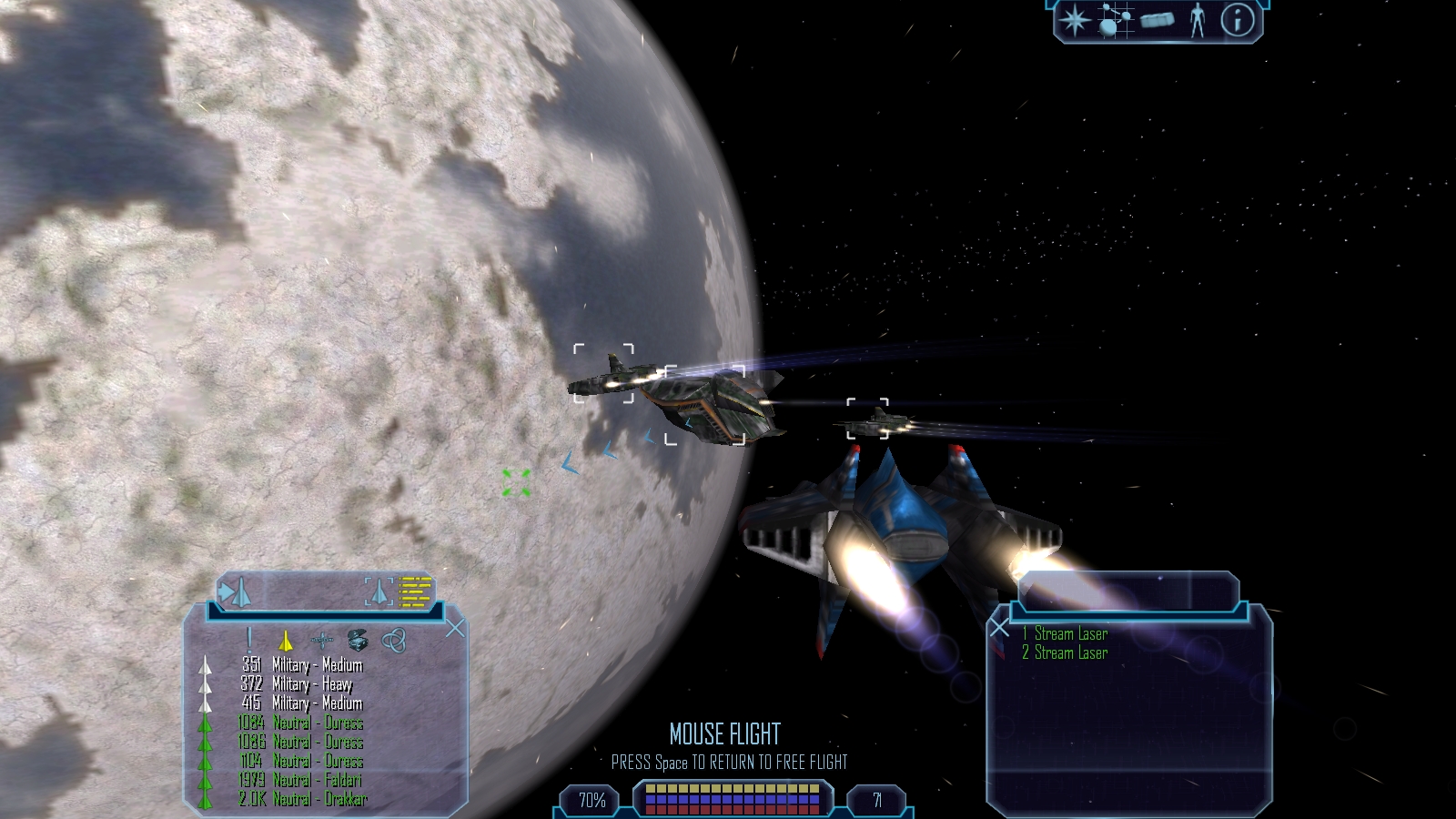Filter contacts by the yellow ship icon
Viewport: 1456px width, 819px height.
coord(285,641)
